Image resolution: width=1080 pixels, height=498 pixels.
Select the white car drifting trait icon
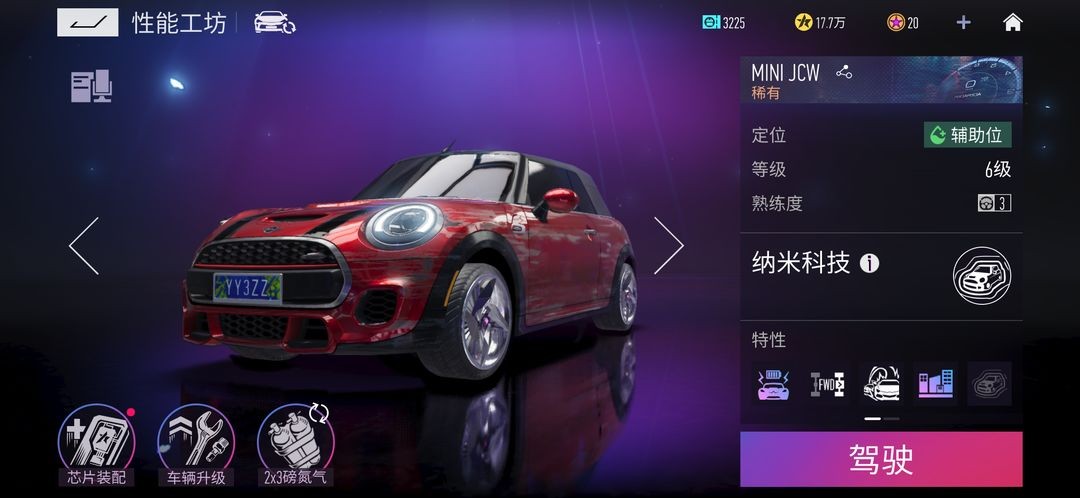881,383
